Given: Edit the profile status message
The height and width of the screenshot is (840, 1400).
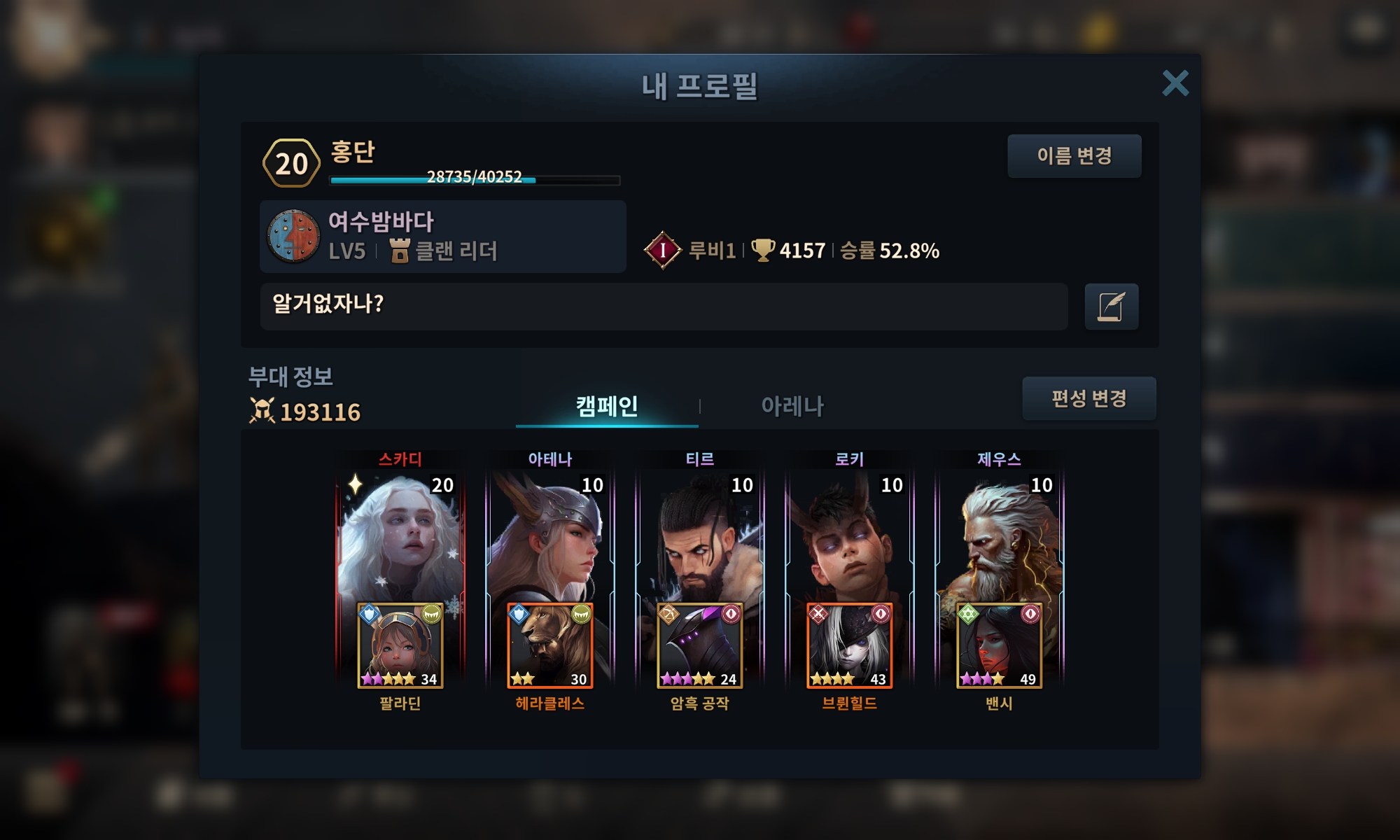Looking at the screenshot, I should click(x=1111, y=307).
